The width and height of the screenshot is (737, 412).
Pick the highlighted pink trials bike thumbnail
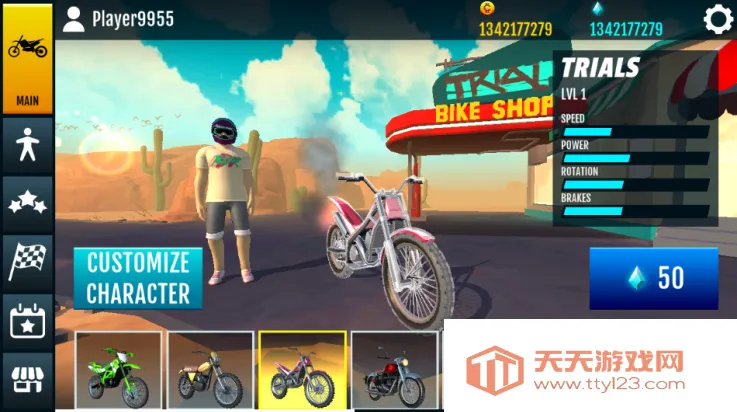coord(302,369)
